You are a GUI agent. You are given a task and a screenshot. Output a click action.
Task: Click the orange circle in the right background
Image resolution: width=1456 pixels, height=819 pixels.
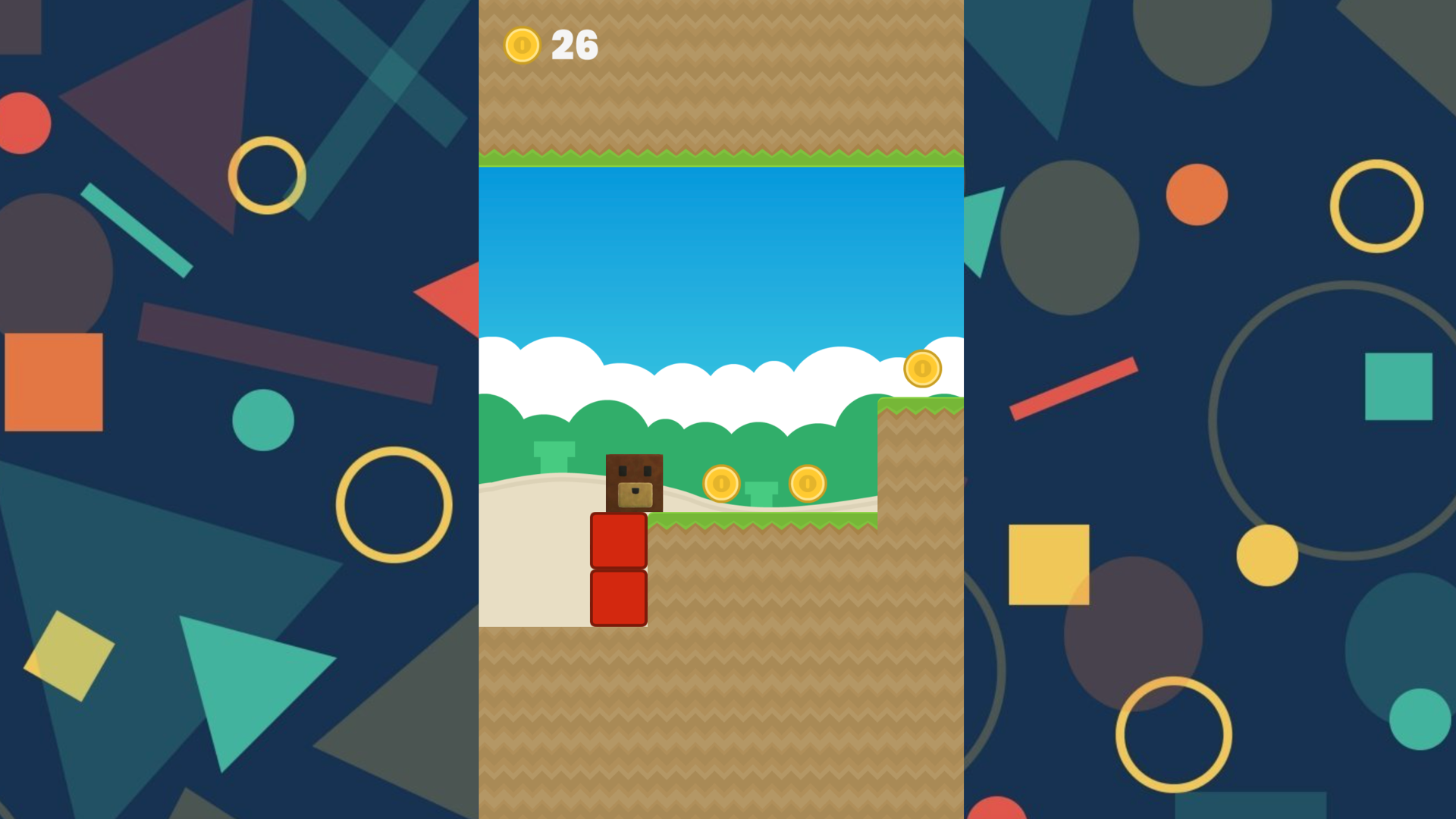pos(1197,196)
